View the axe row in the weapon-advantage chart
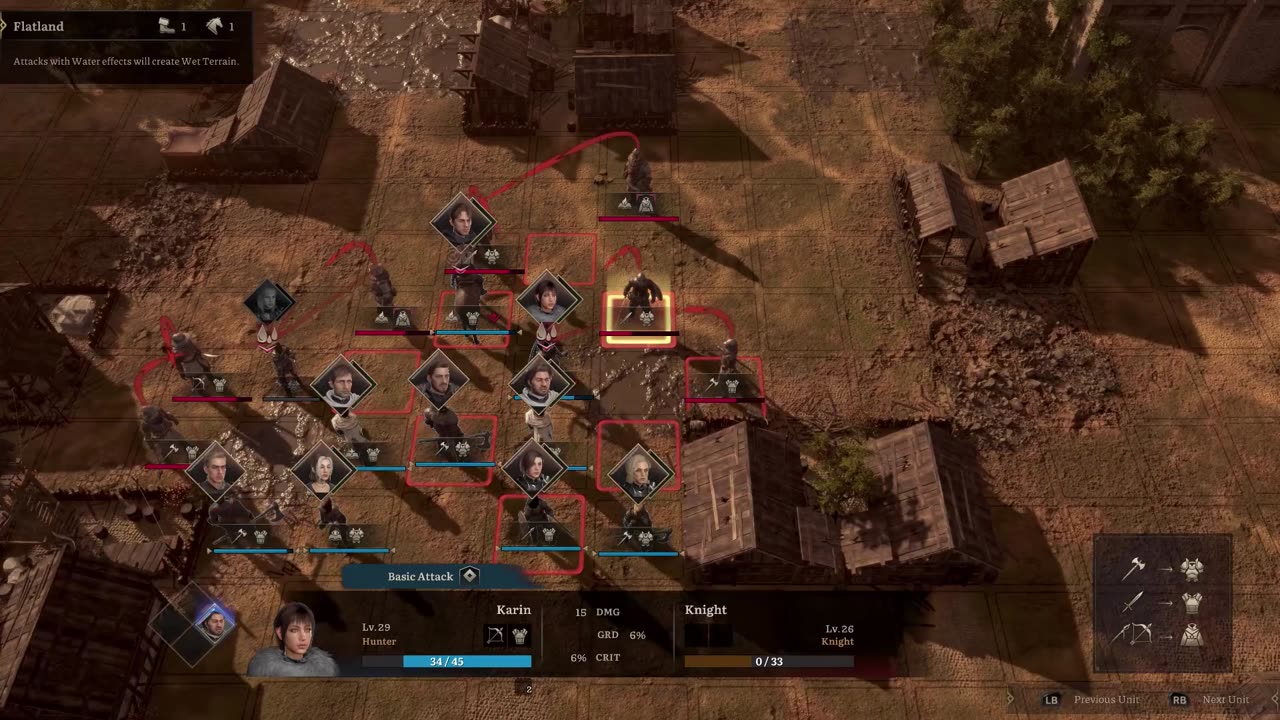The image size is (1280, 720). pyautogui.click(x=1162, y=569)
